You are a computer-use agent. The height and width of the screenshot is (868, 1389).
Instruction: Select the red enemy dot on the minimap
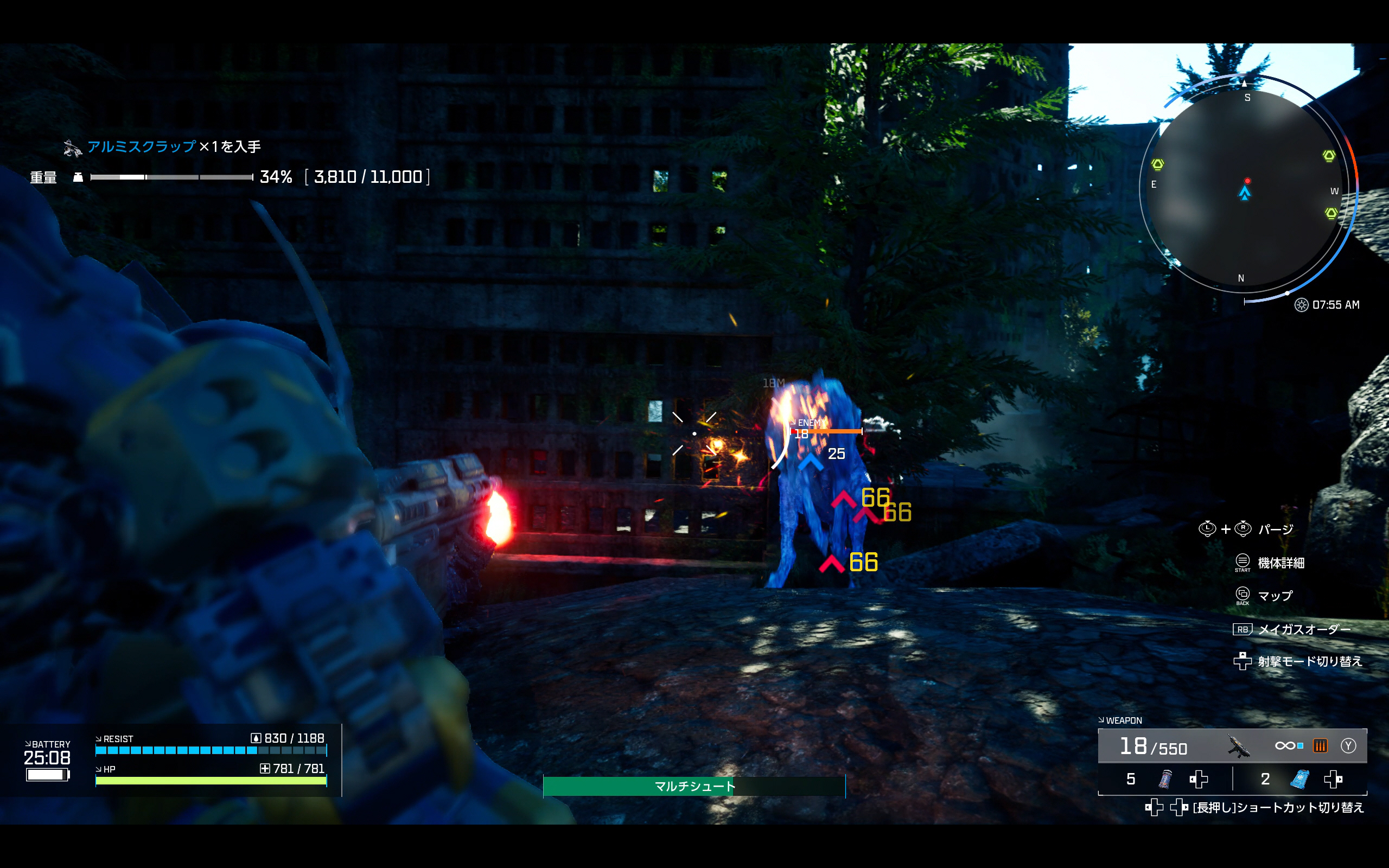point(1247,181)
